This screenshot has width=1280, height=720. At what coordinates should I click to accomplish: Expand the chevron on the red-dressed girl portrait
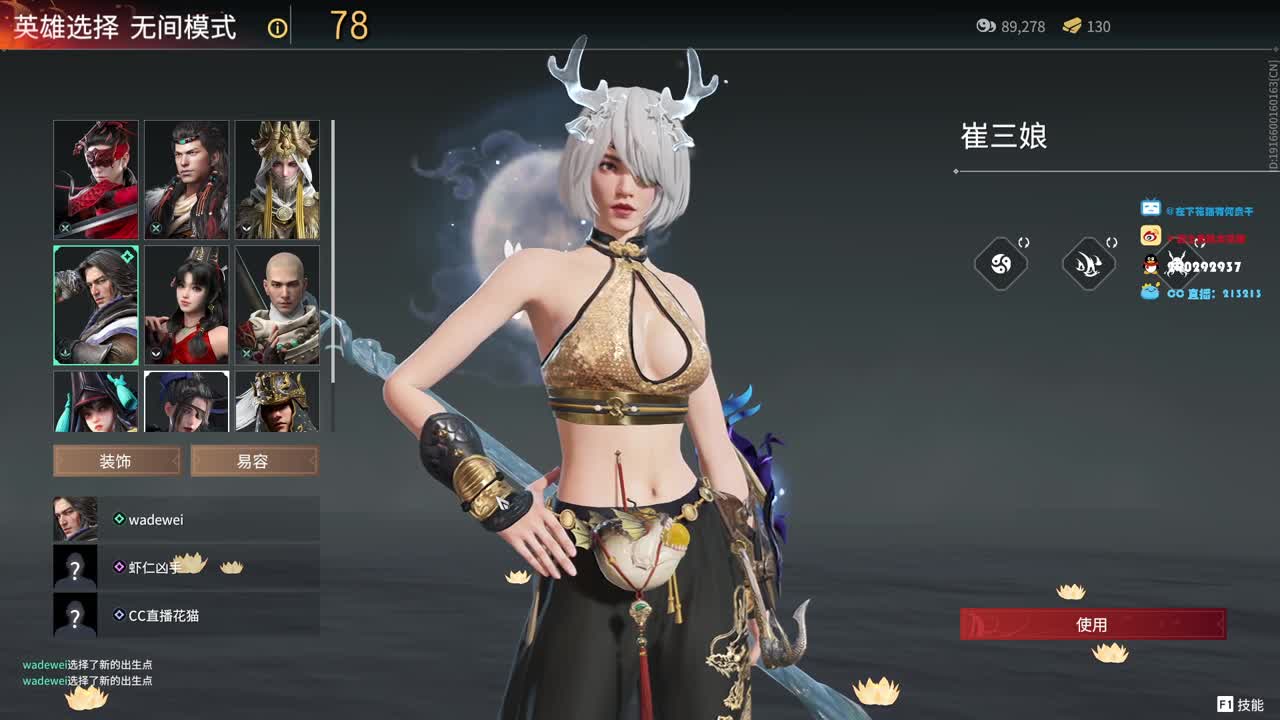tap(154, 354)
